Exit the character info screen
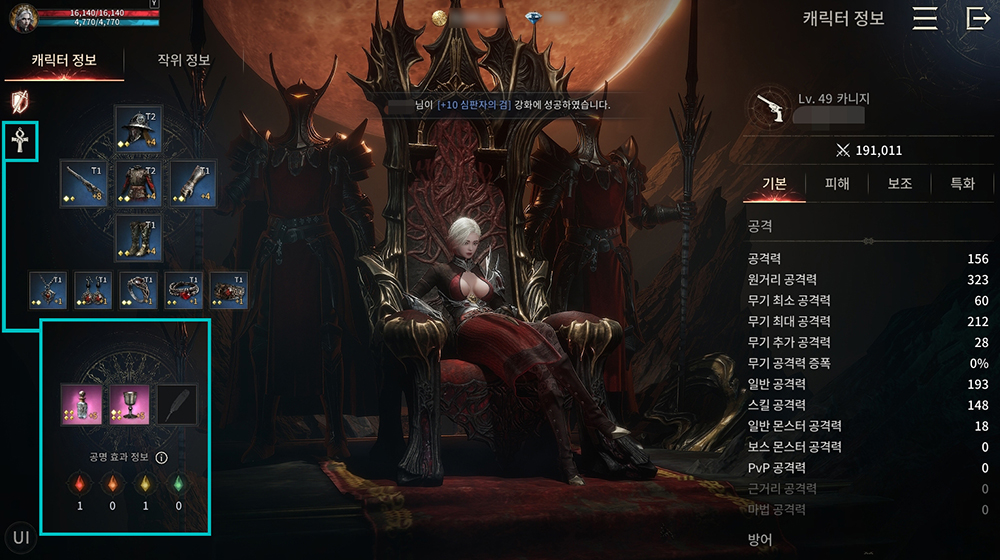The image size is (1000, 560). pos(977,19)
